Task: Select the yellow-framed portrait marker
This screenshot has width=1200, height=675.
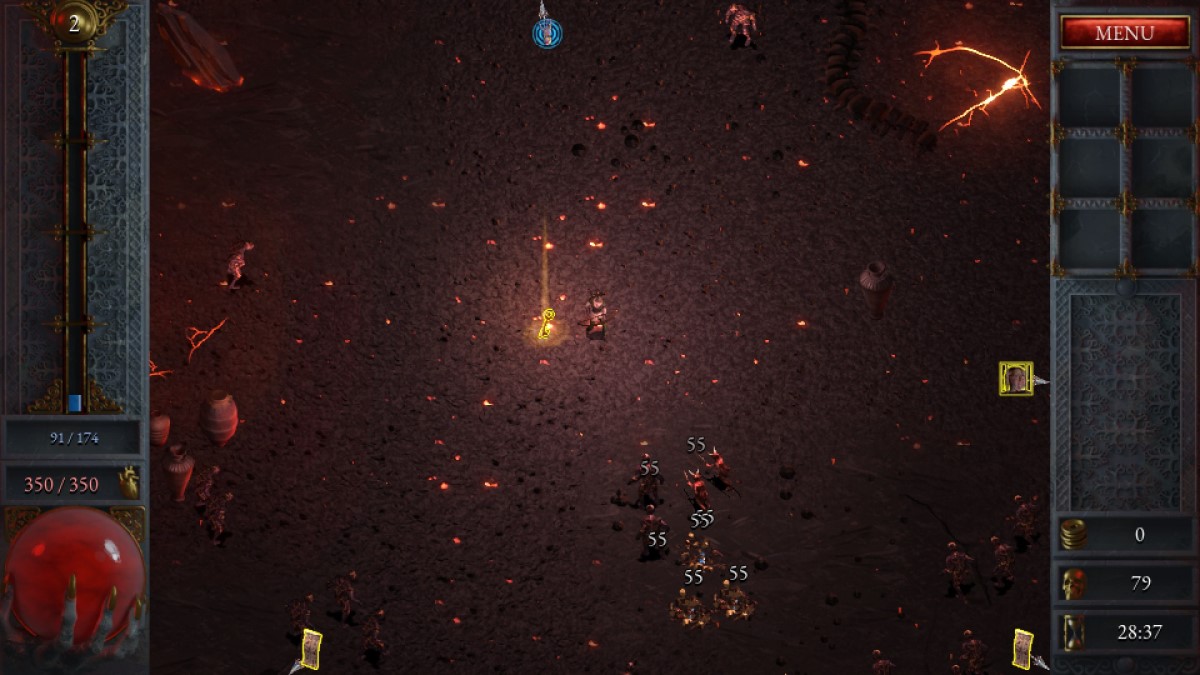Action: pyautogui.click(x=1016, y=378)
